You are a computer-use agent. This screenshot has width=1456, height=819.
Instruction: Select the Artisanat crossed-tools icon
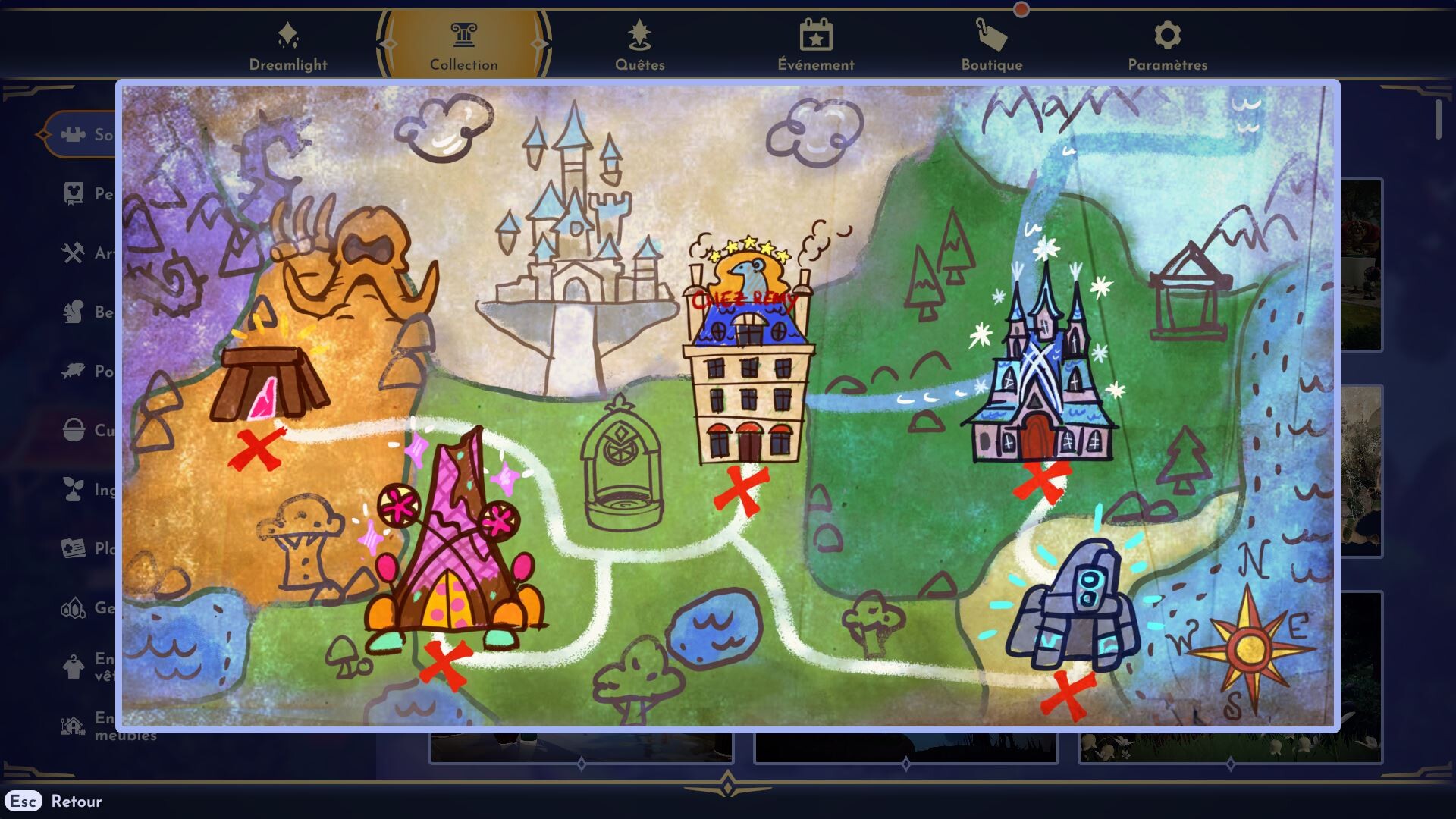click(x=72, y=253)
